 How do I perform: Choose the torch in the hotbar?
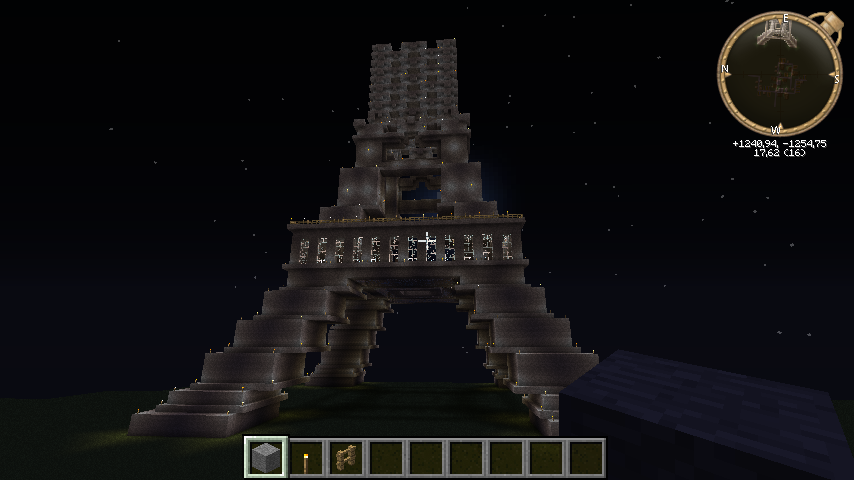click(306, 458)
